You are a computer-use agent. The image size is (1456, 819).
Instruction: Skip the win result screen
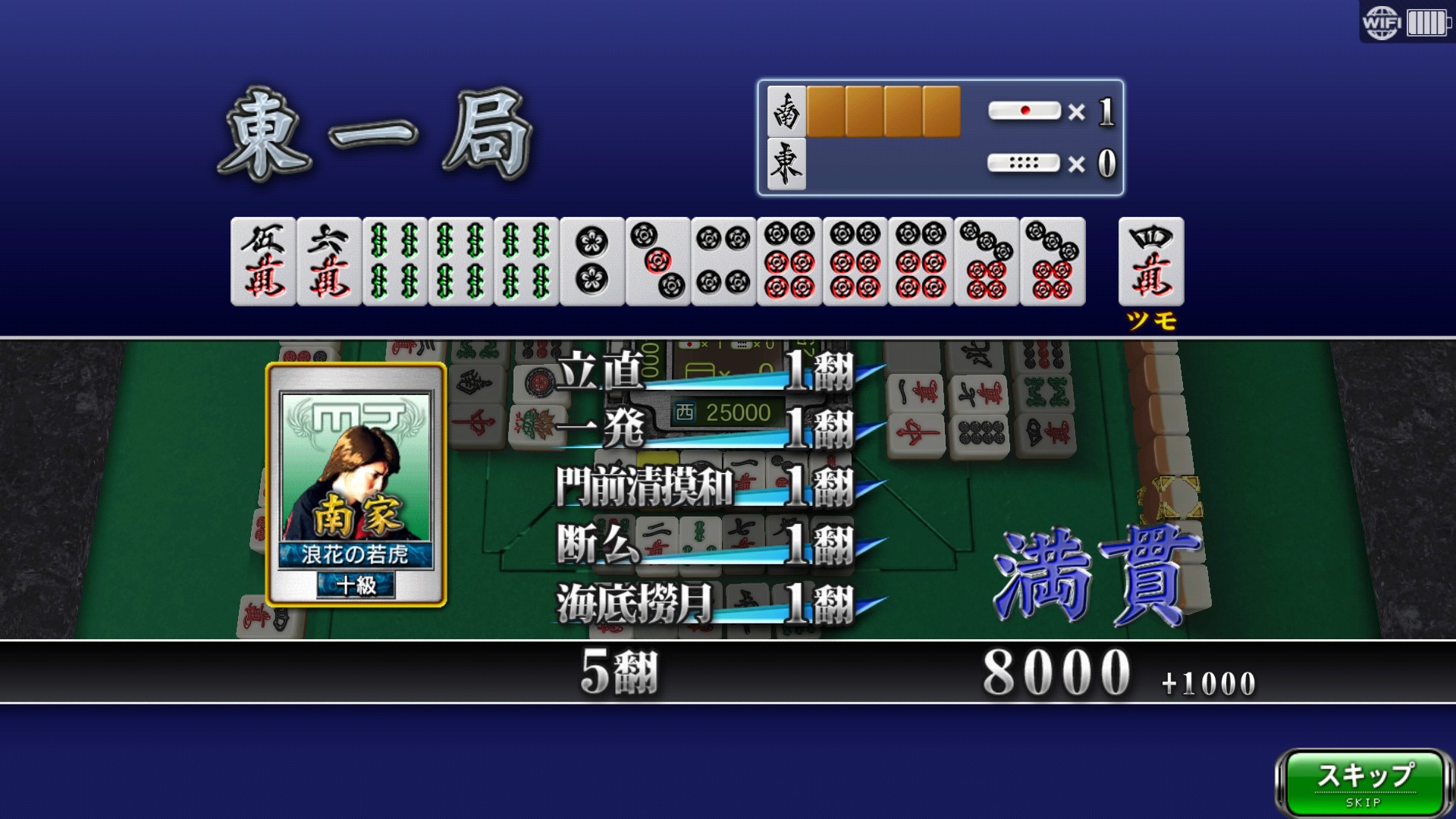[x=1363, y=783]
